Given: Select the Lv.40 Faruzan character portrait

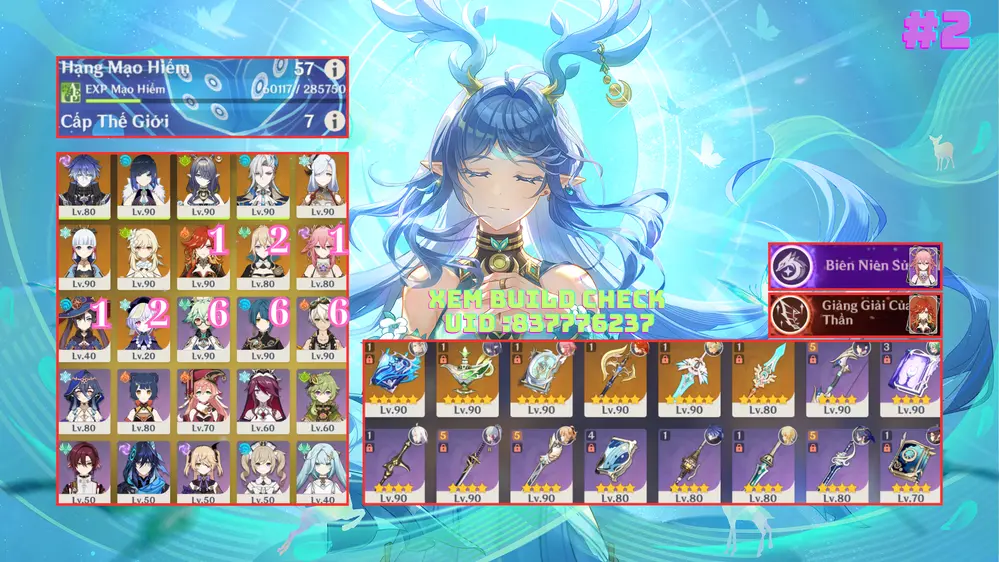Looking at the screenshot, I should click(320, 470).
